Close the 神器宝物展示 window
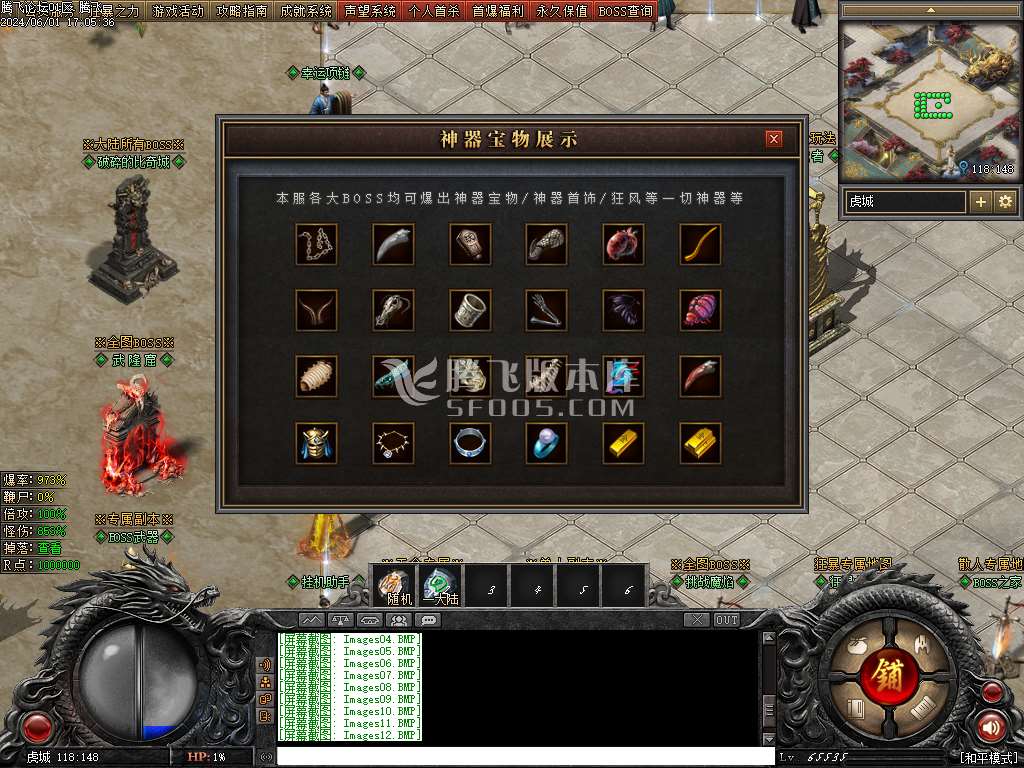The width and height of the screenshot is (1024, 768). [773, 139]
